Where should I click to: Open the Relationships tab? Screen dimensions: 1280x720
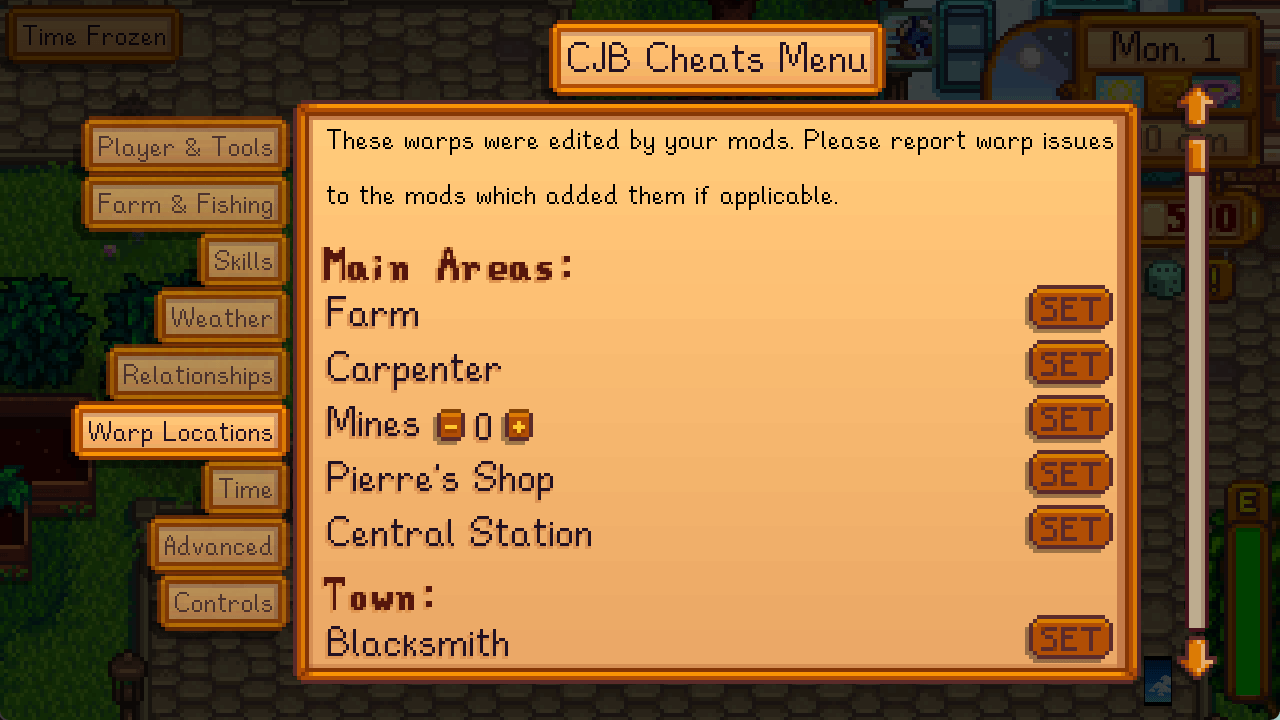tap(197, 375)
